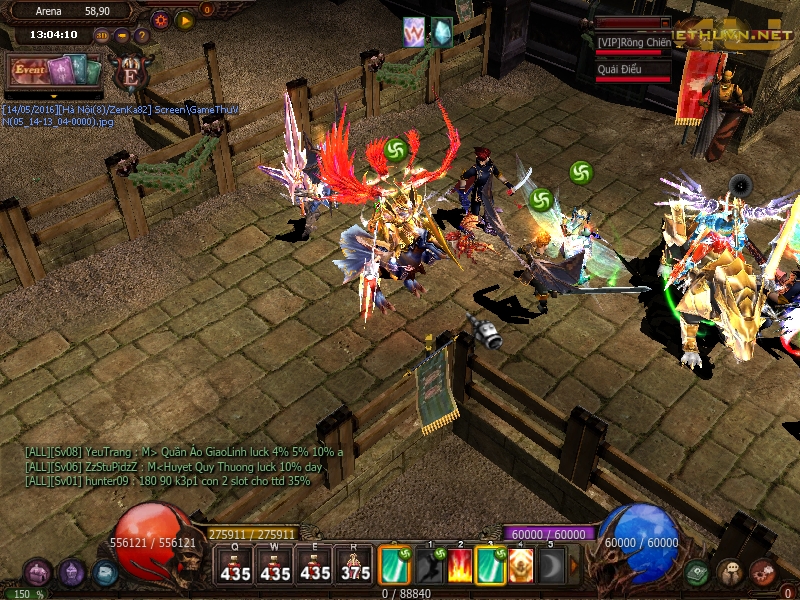This screenshot has height=600, width=800.
Task: Expand the skill bar with the orange arrow
Action: [x=574, y=566]
